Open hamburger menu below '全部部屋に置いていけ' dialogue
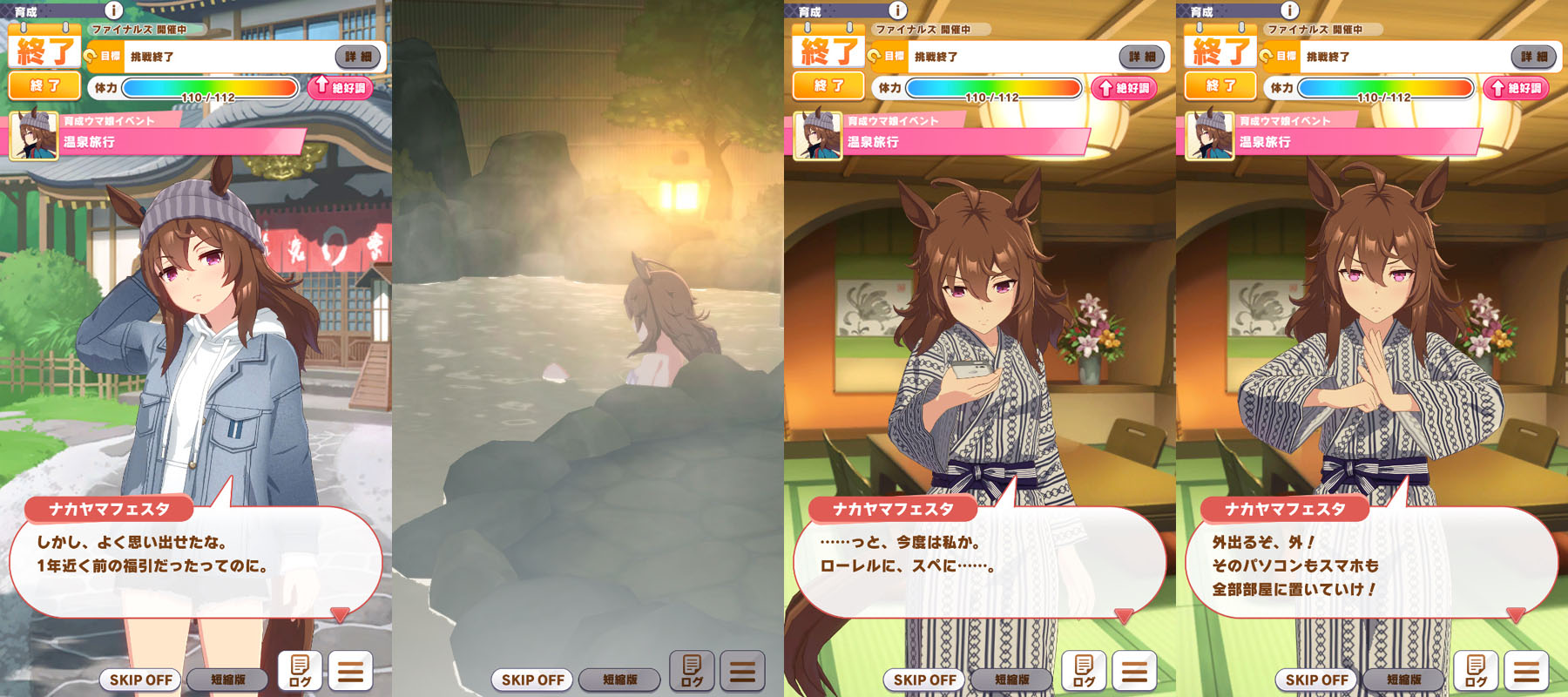This screenshot has height=697, width=1568. (x=1526, y=671)
